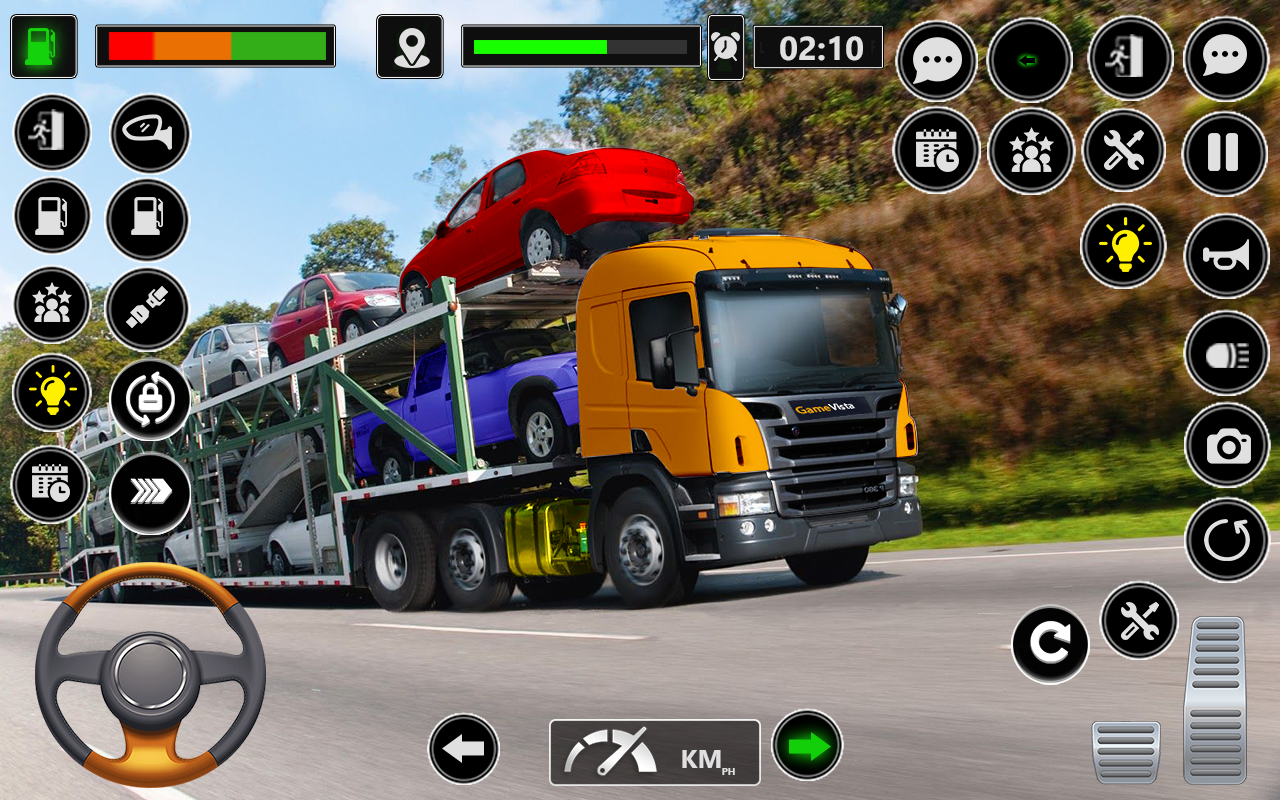The image size is (1280, 800).
Task: Click the side mirror icon
Action: coord(150,134)
